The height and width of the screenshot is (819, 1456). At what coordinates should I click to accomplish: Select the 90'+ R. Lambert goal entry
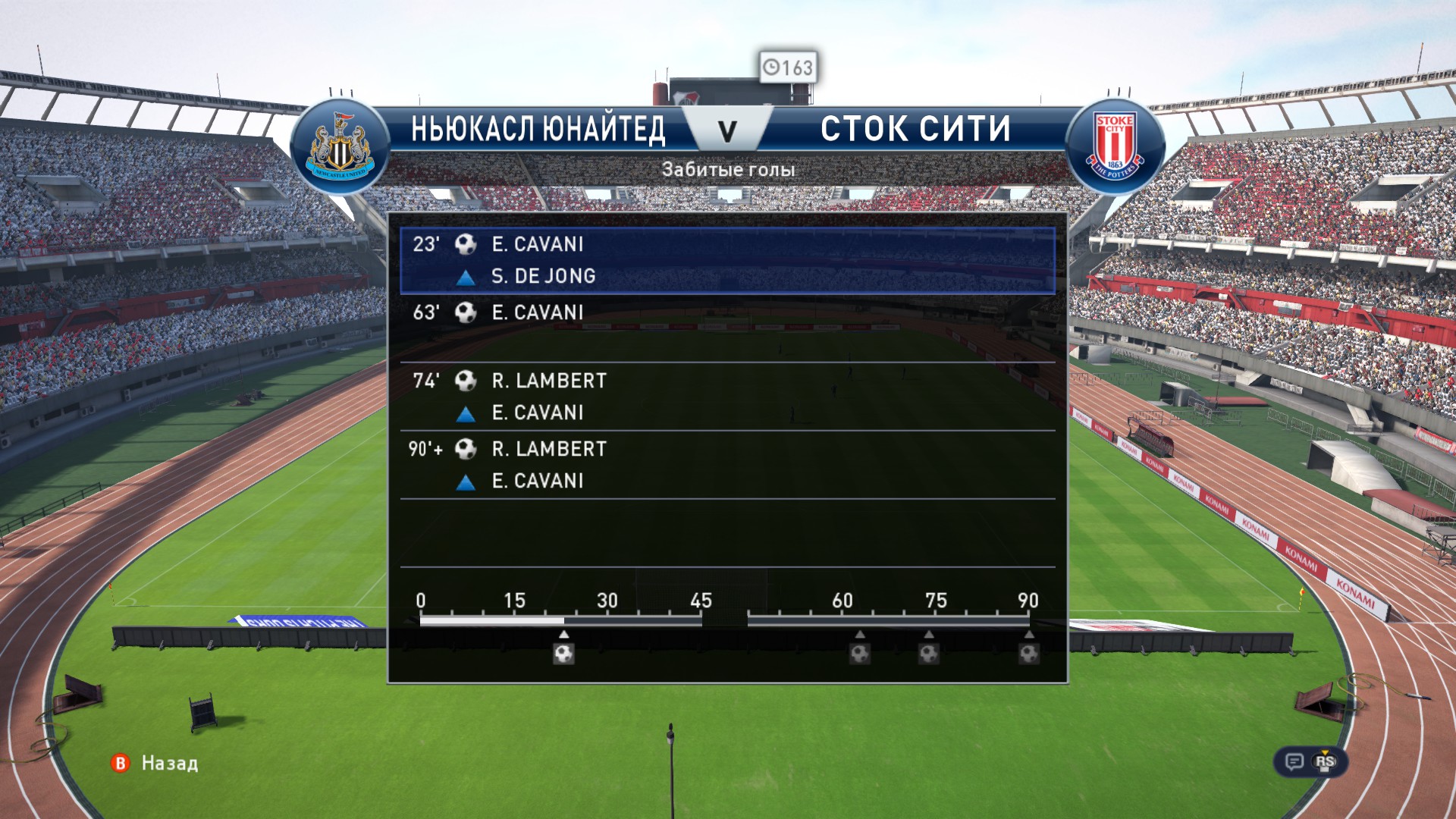[x=727, y=464]
